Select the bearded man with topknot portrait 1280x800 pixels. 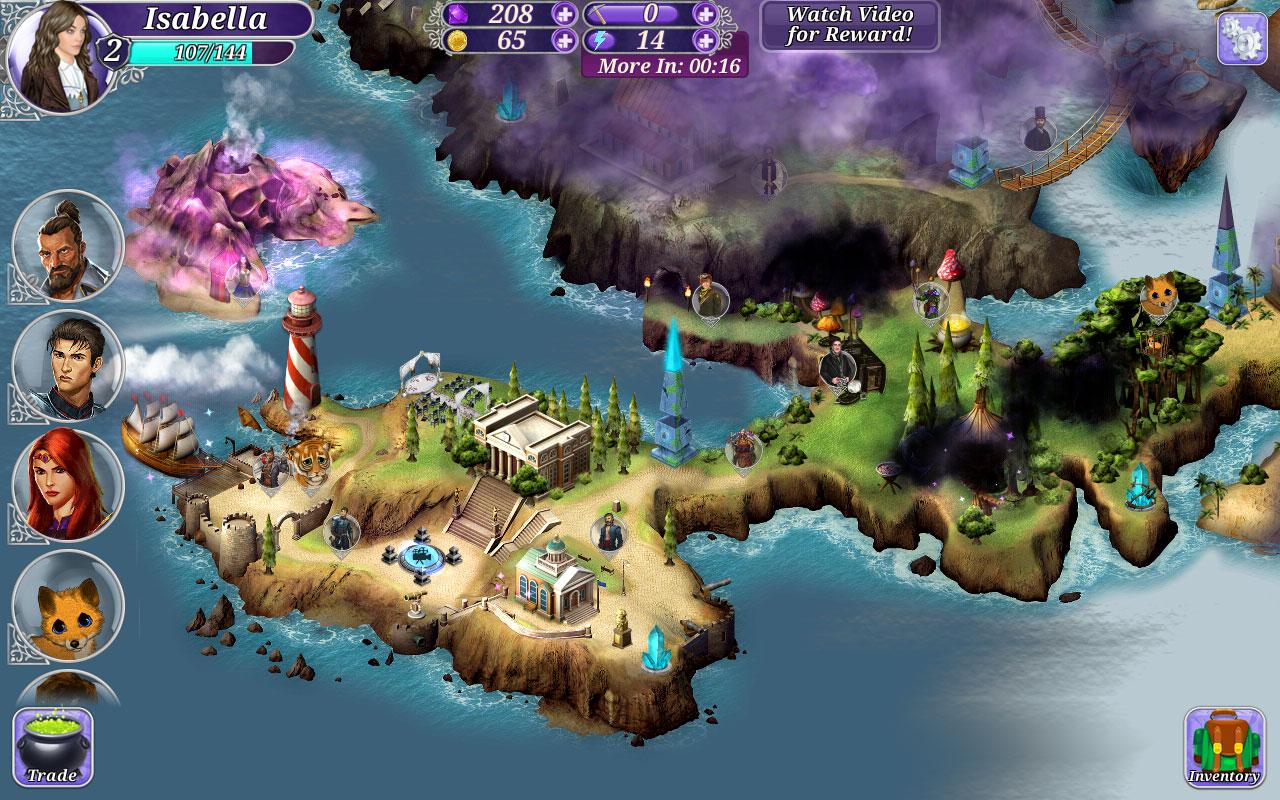[67, 246]
